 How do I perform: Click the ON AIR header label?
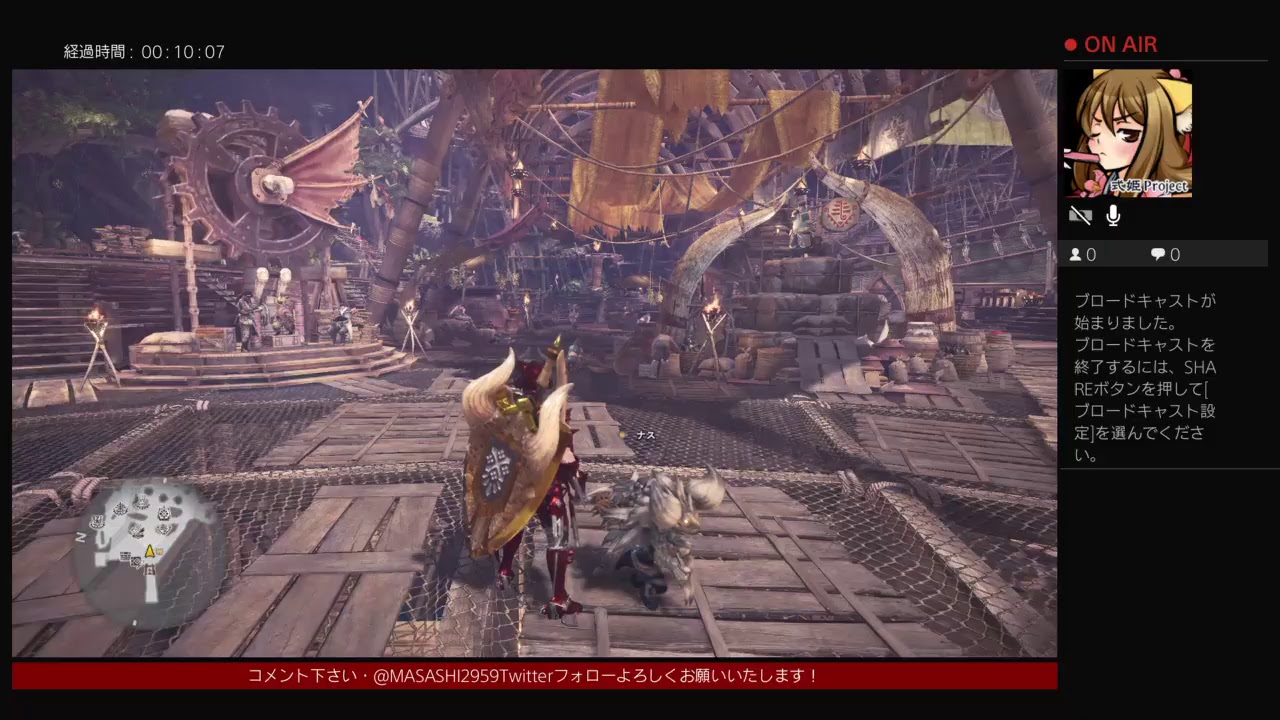tap(1120, 44)
